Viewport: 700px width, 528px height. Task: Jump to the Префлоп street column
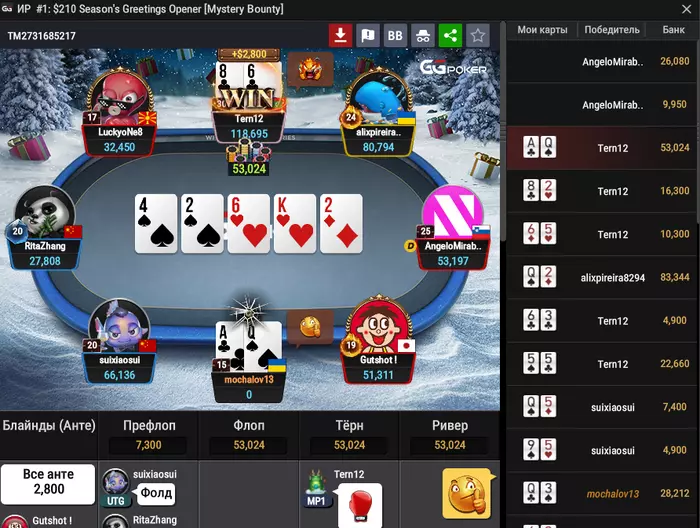[x=148, y=426]
